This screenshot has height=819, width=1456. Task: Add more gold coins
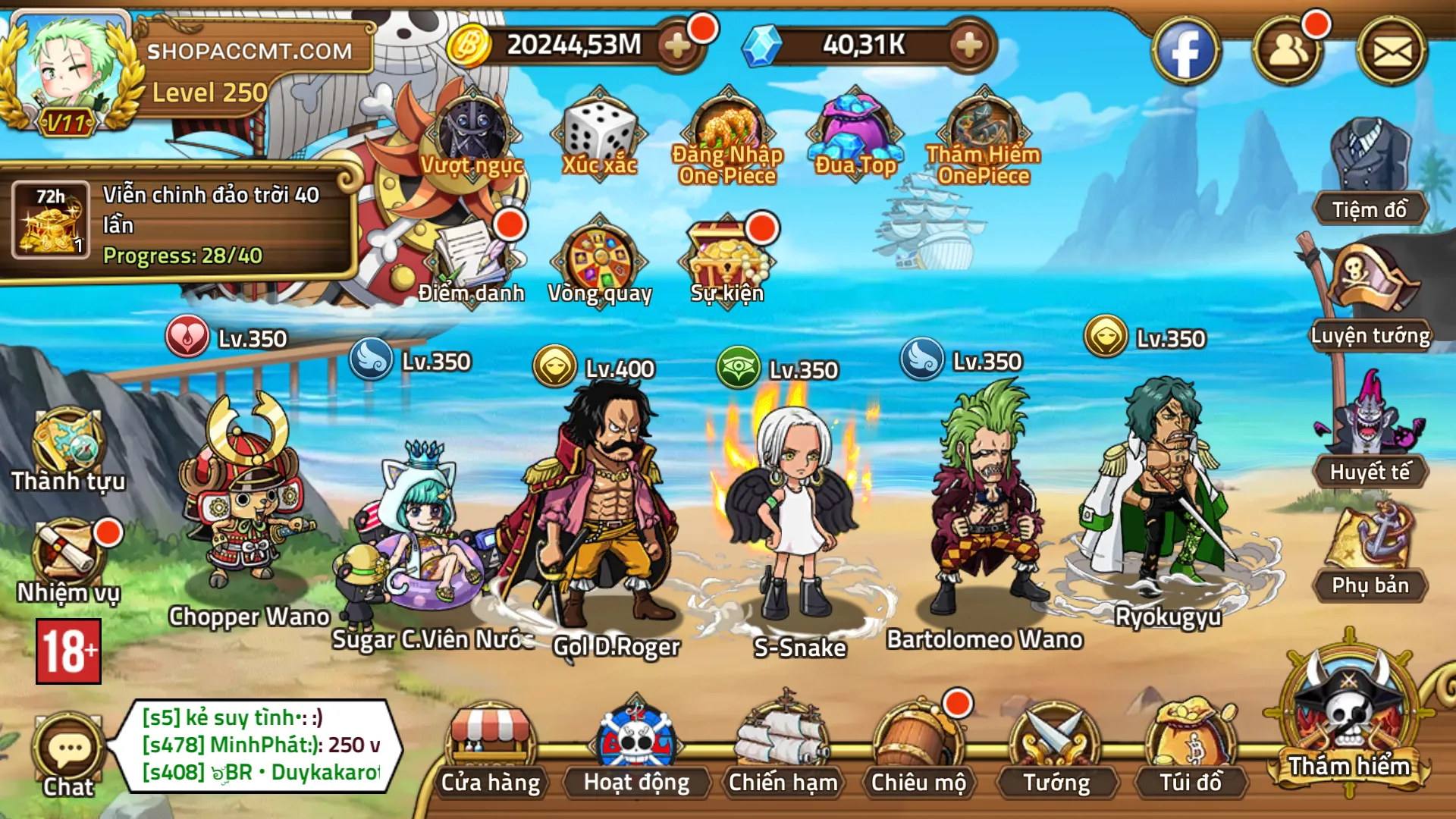tap(677, 45)
